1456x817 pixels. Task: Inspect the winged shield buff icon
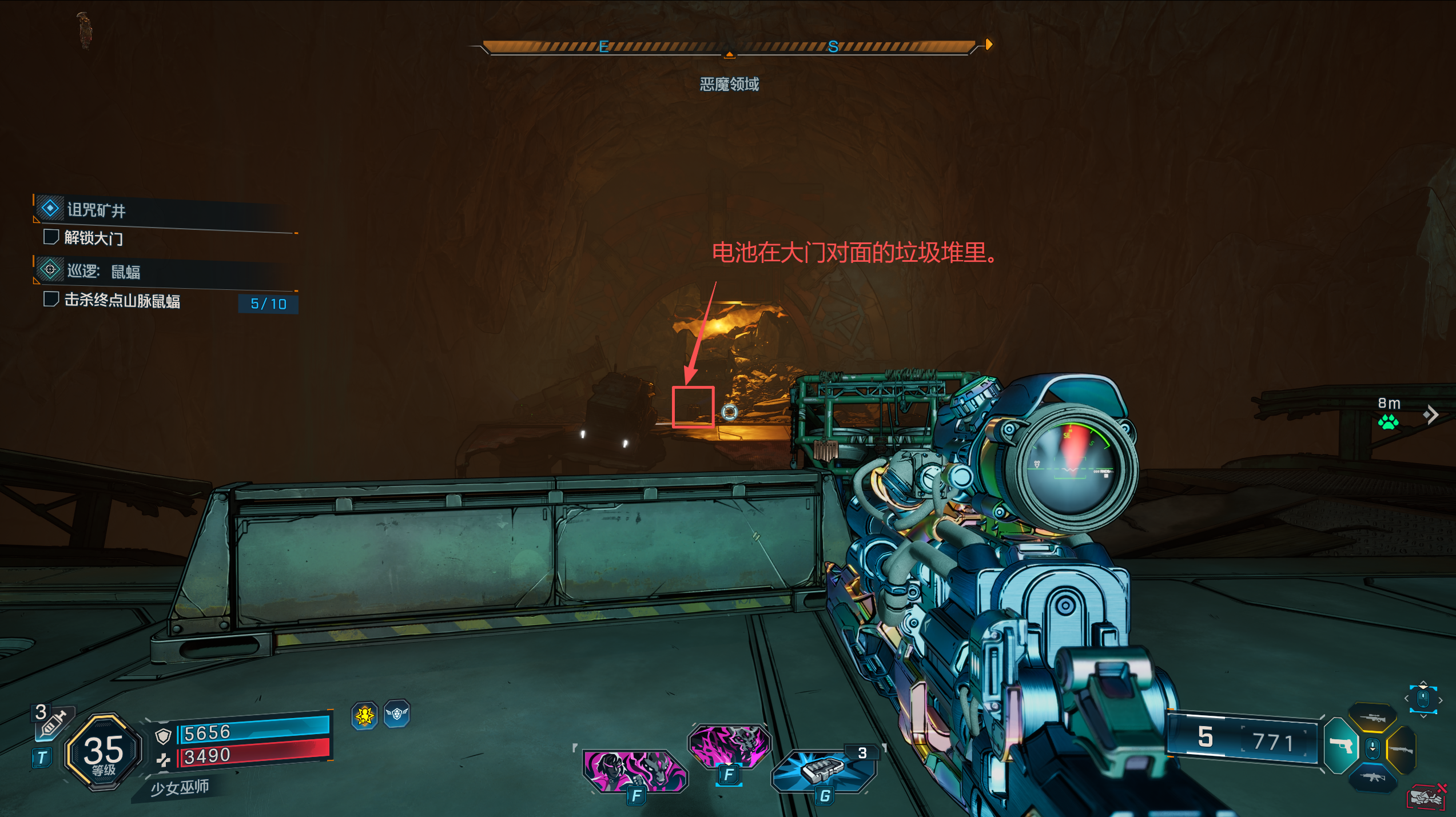click(397, 714)
